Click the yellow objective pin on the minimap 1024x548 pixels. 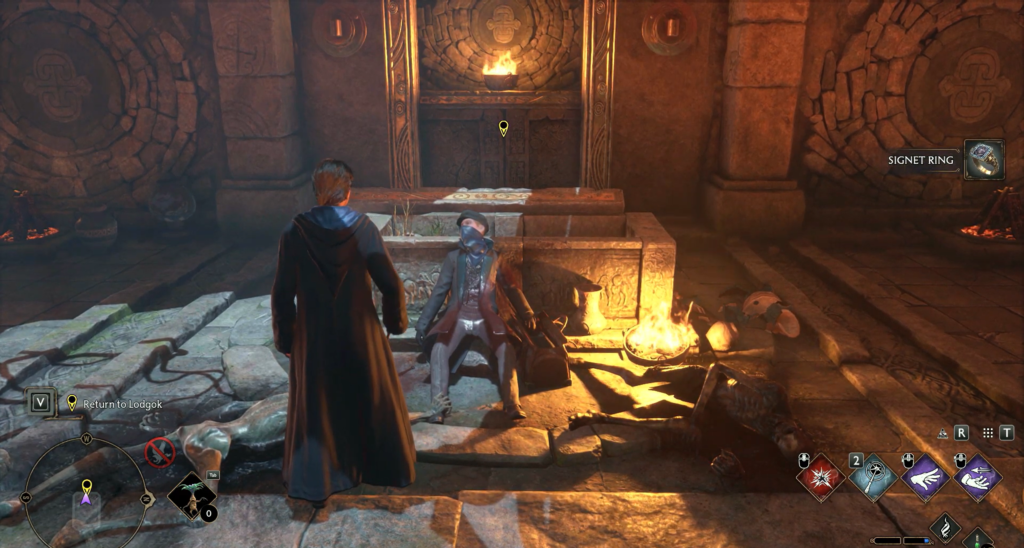click(86, 485)
